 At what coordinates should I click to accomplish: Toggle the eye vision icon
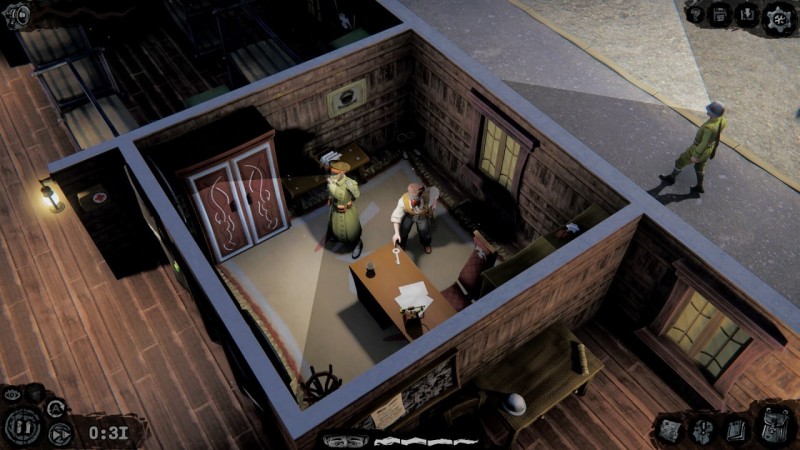click(x=12, y=395)
